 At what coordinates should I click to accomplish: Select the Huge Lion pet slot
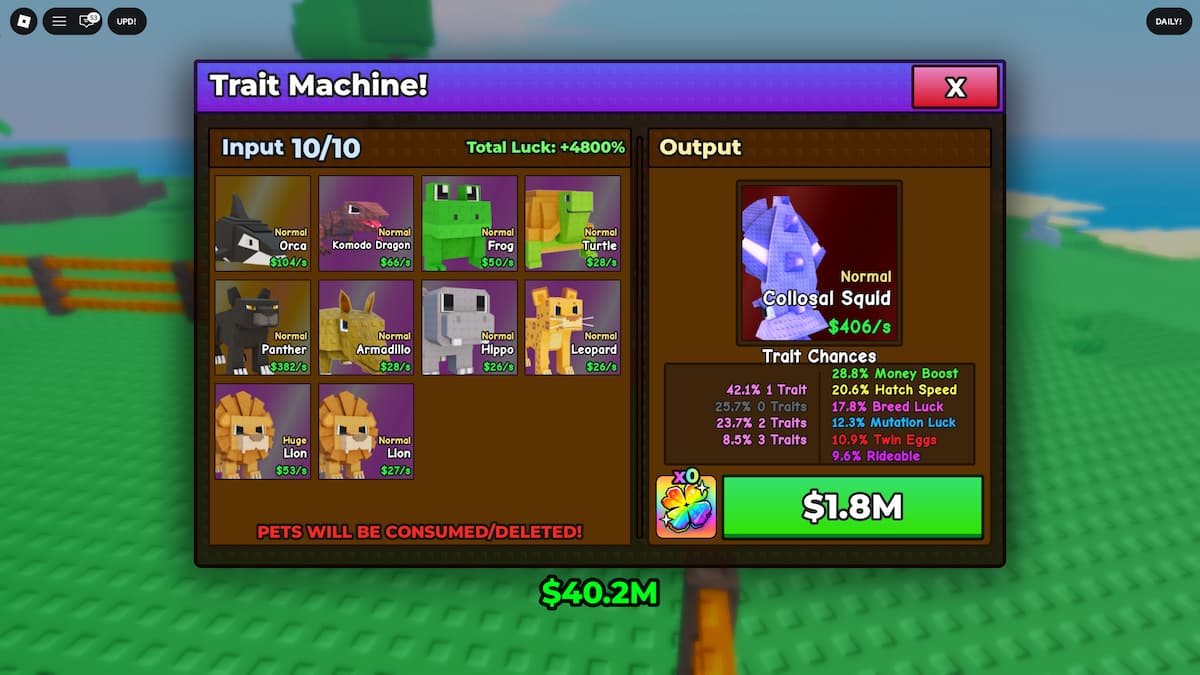[x=262, y=431]
